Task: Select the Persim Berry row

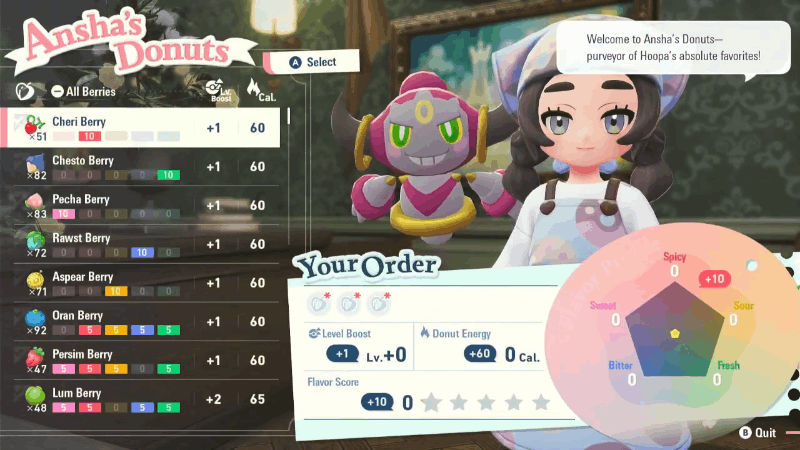Action: [140, 360]
